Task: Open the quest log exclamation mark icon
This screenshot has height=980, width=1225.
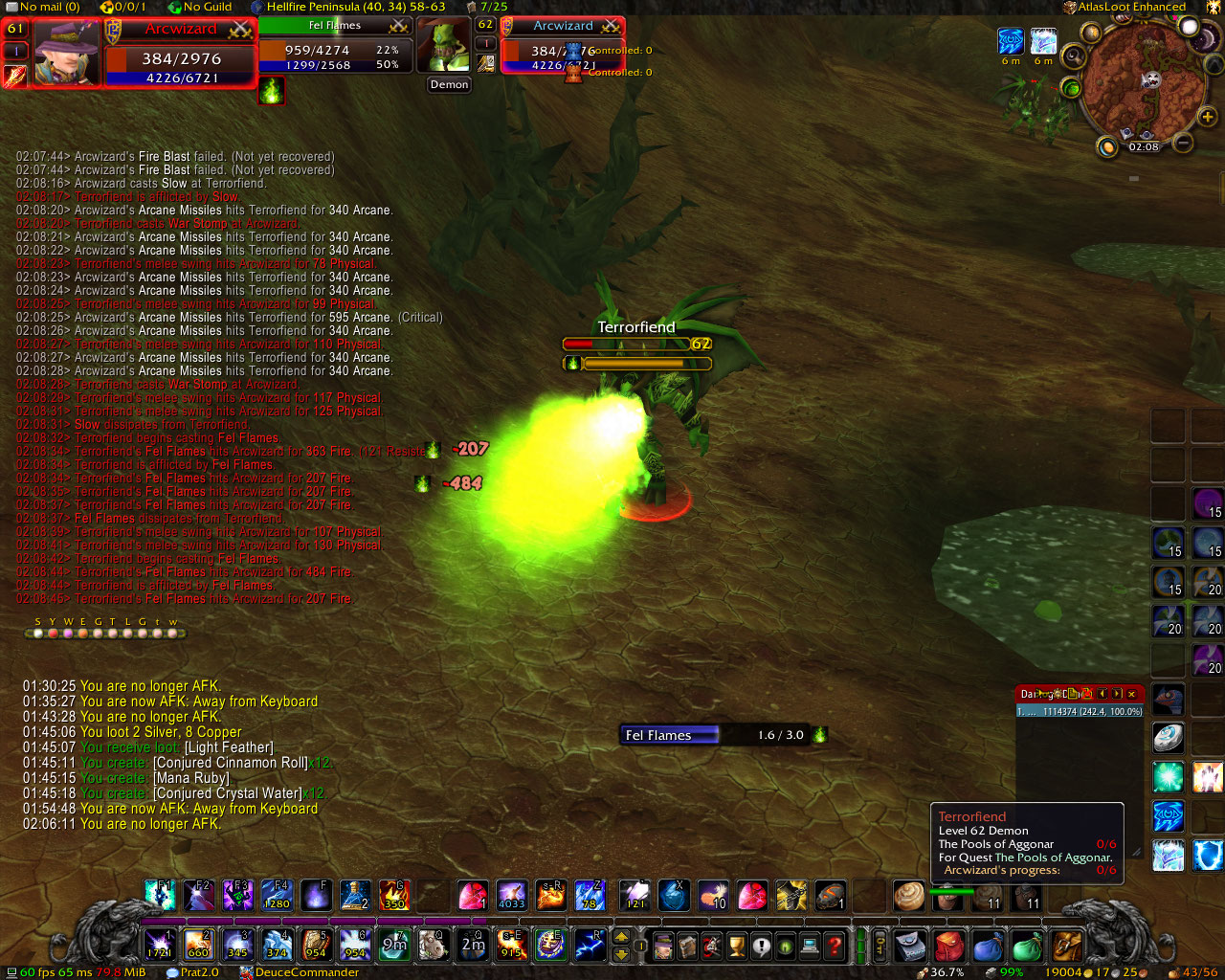Action: click(x=761, y=946)
